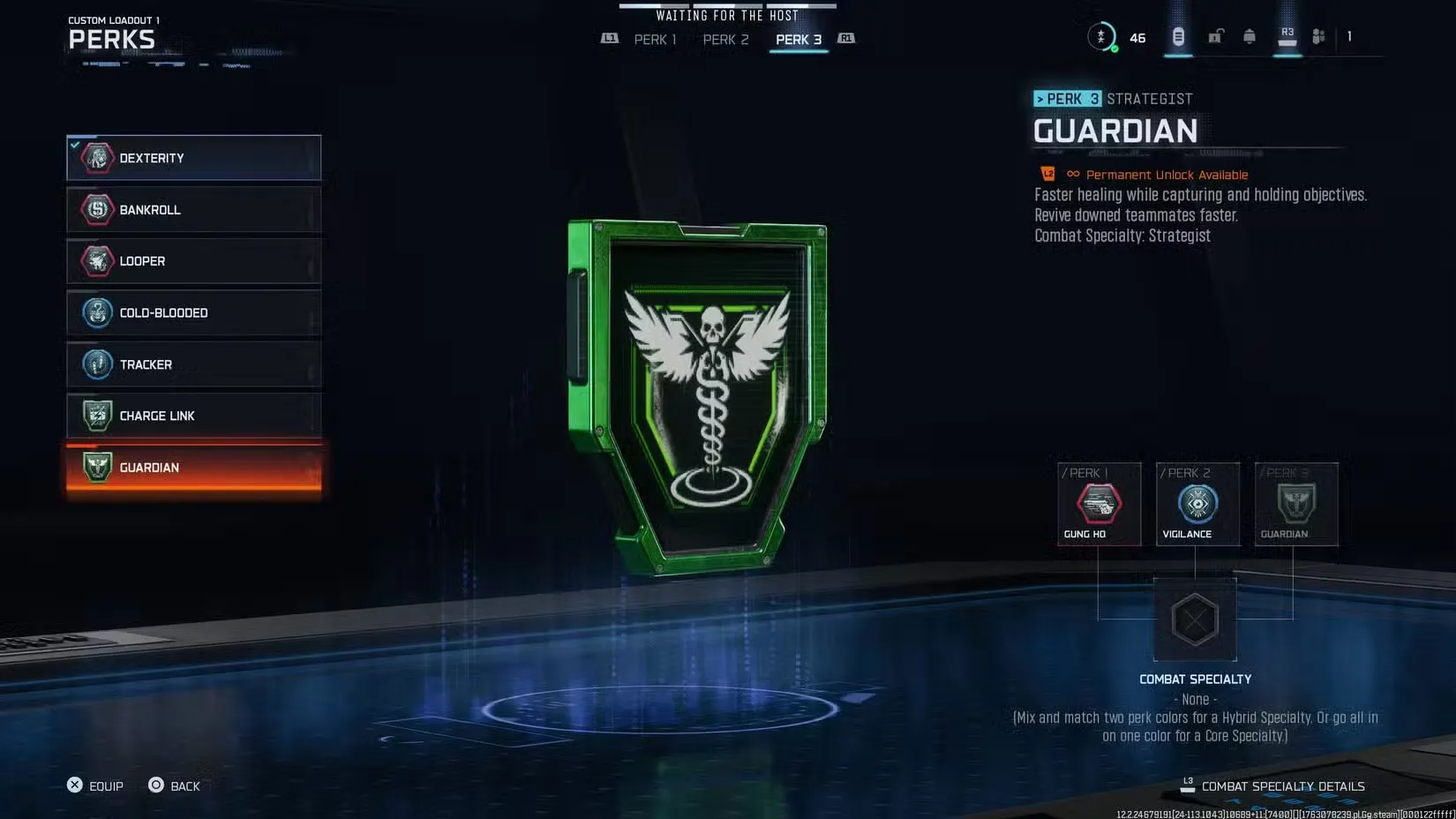This screenshot has width=1456, height=819.
Task: Click Equip to equip the Guardian perk
Action: (94, 785)
